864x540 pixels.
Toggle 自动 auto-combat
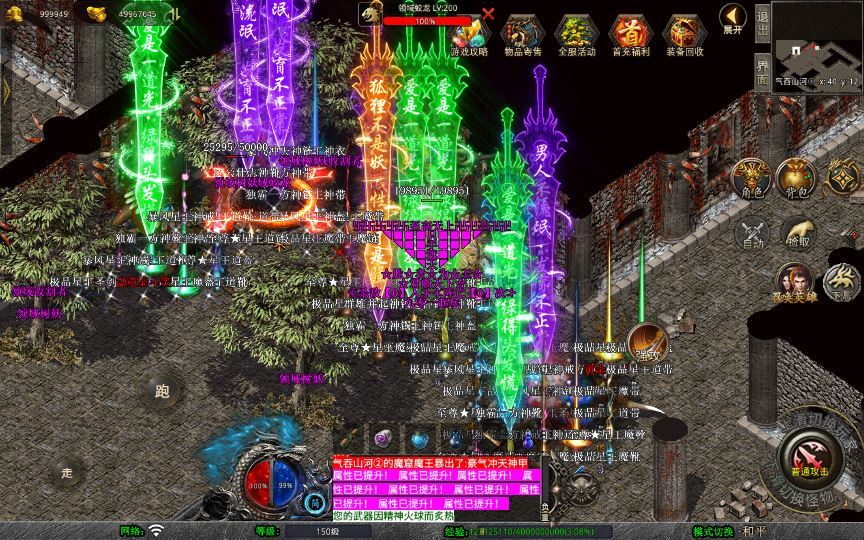click(x=752, y=234)
